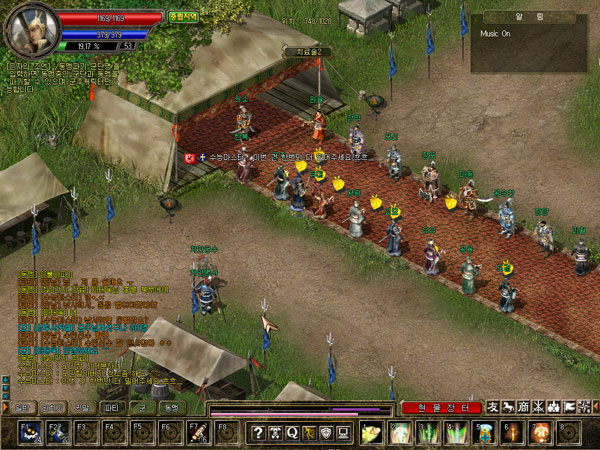Viewport: 600px width, 450px height.
Task: Activate the skill in slot 2
Action: click(x=399, y=432)
